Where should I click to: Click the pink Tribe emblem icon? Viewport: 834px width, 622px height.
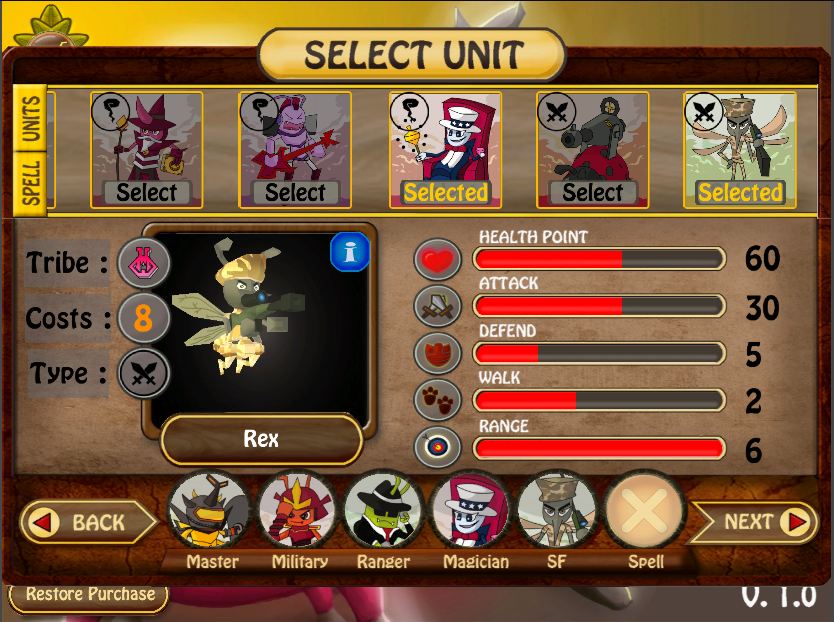(x=143, y=264)
